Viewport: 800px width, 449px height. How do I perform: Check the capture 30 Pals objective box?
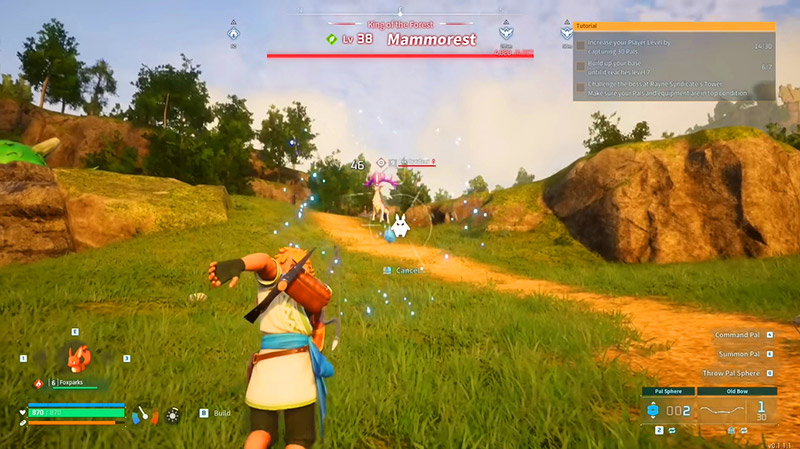(x=580, y=47)
